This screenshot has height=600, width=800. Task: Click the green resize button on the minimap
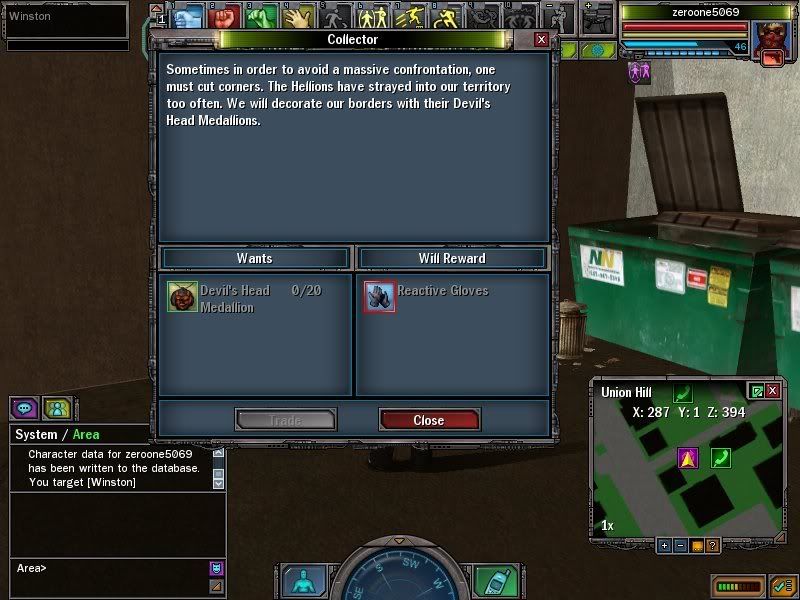(756, 391)
